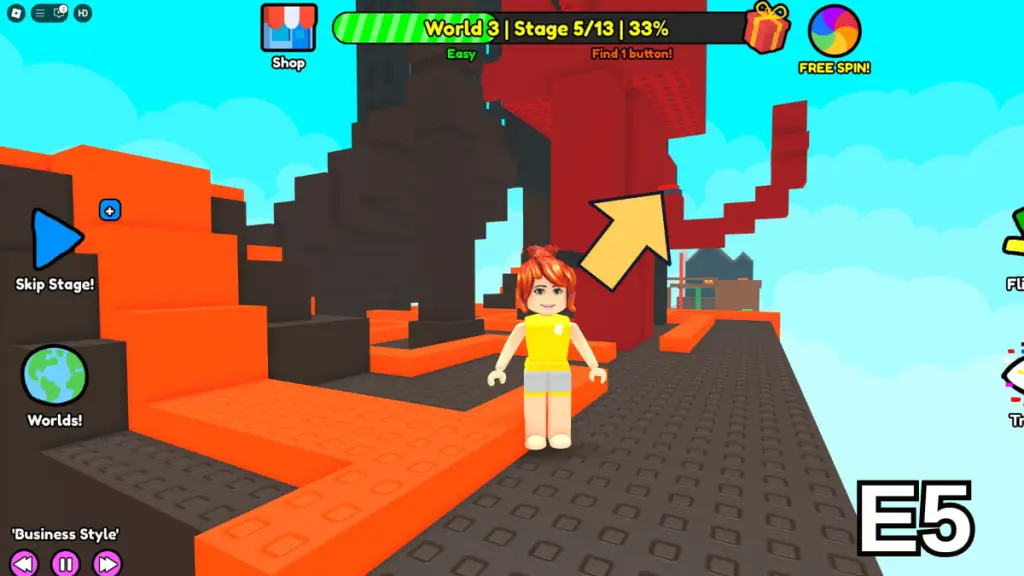
Task: Open the Worlds menu
Action: 55,377
